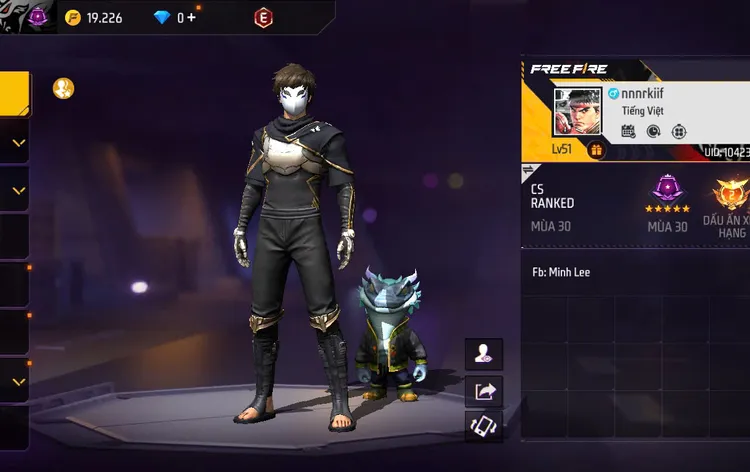Viewport: 750px width, 472px height.
Task: Select the player avatar portrait thumbnail
Action: 579,113
